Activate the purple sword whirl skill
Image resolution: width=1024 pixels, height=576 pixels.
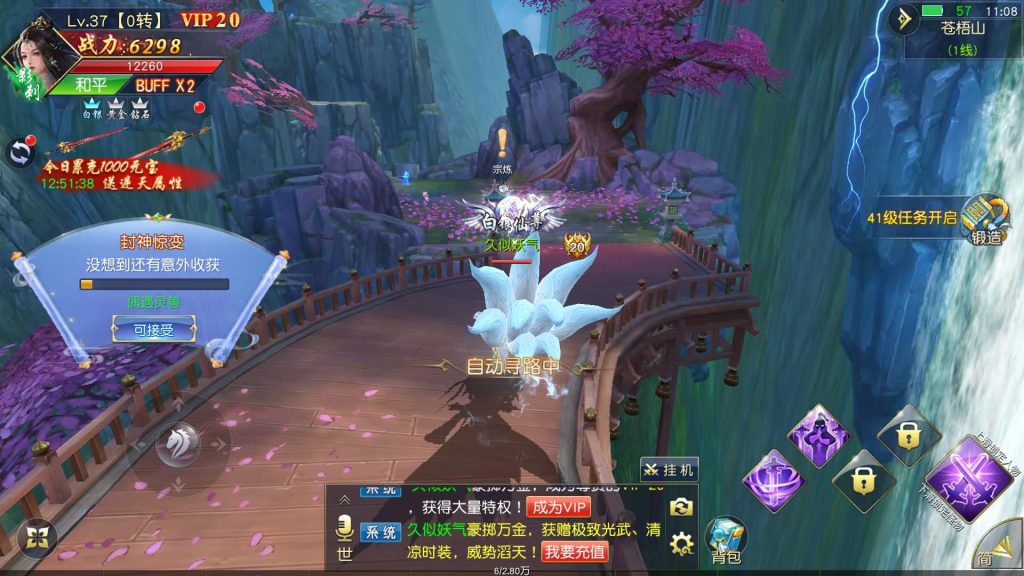pyautogui.click(x=774, y=481)
